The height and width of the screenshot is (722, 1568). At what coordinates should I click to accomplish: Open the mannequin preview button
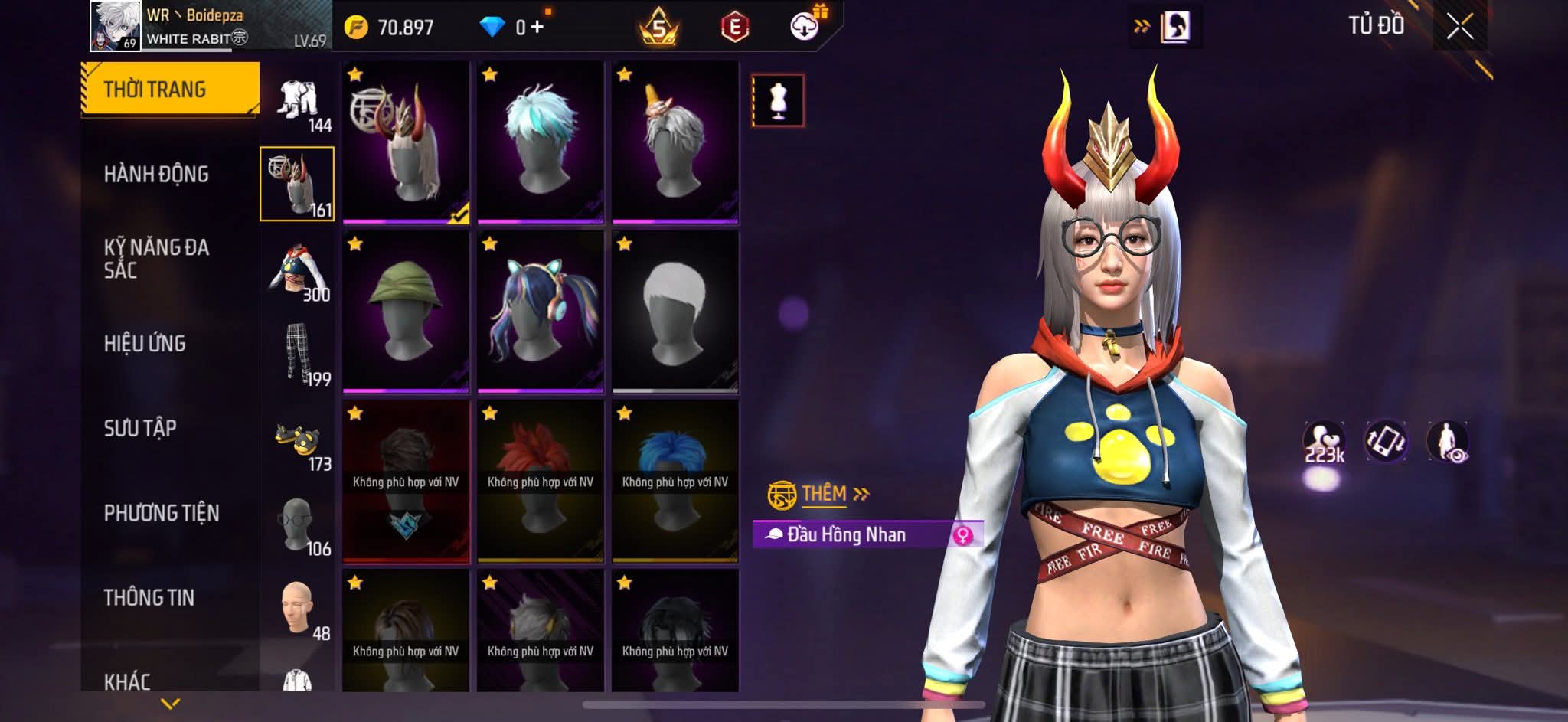point(778,100)
